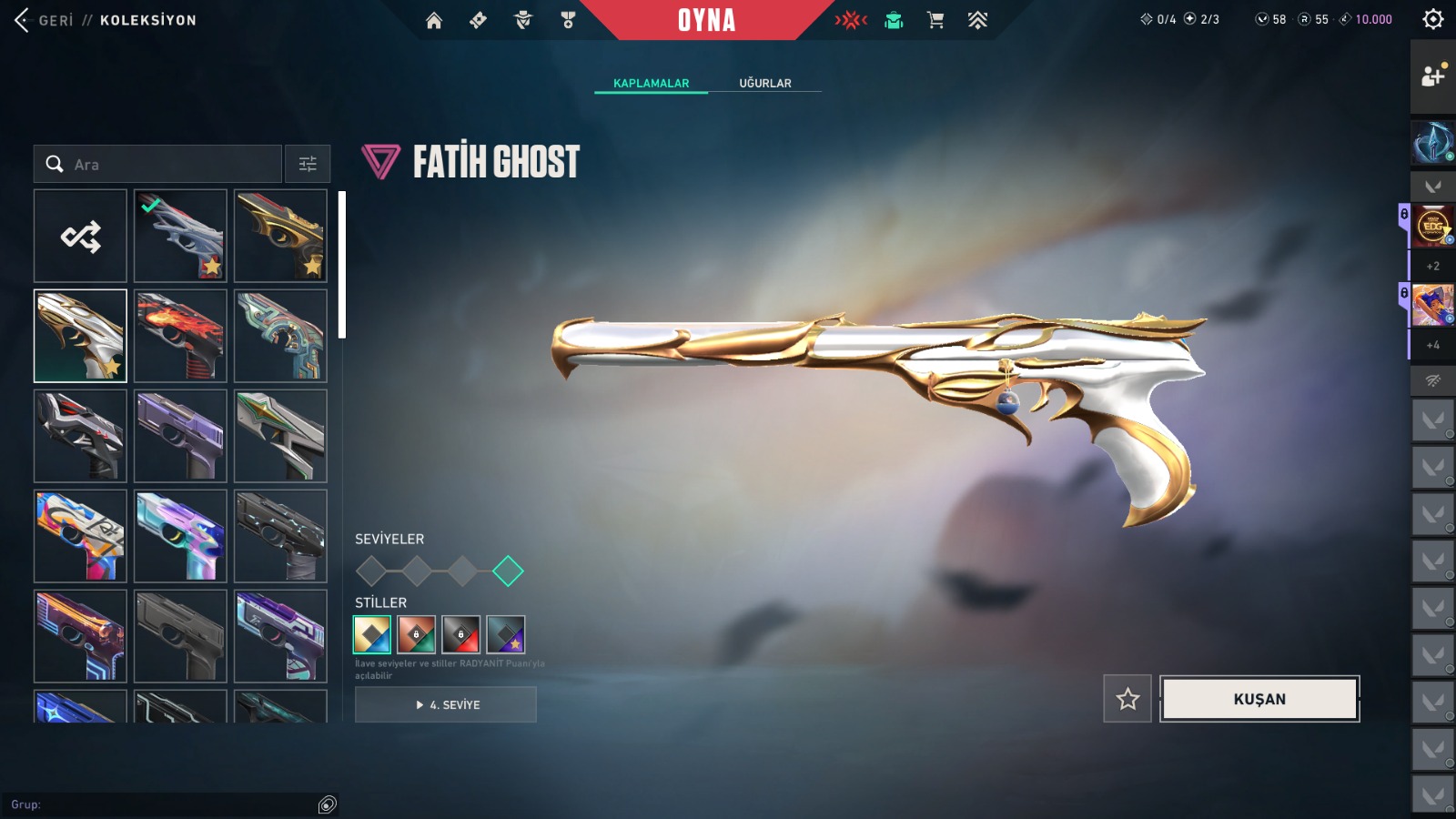This screenshot has width=1456, height=819.
Task: Pick the locked red and black style variant
Action: click(x=460, y=634)
